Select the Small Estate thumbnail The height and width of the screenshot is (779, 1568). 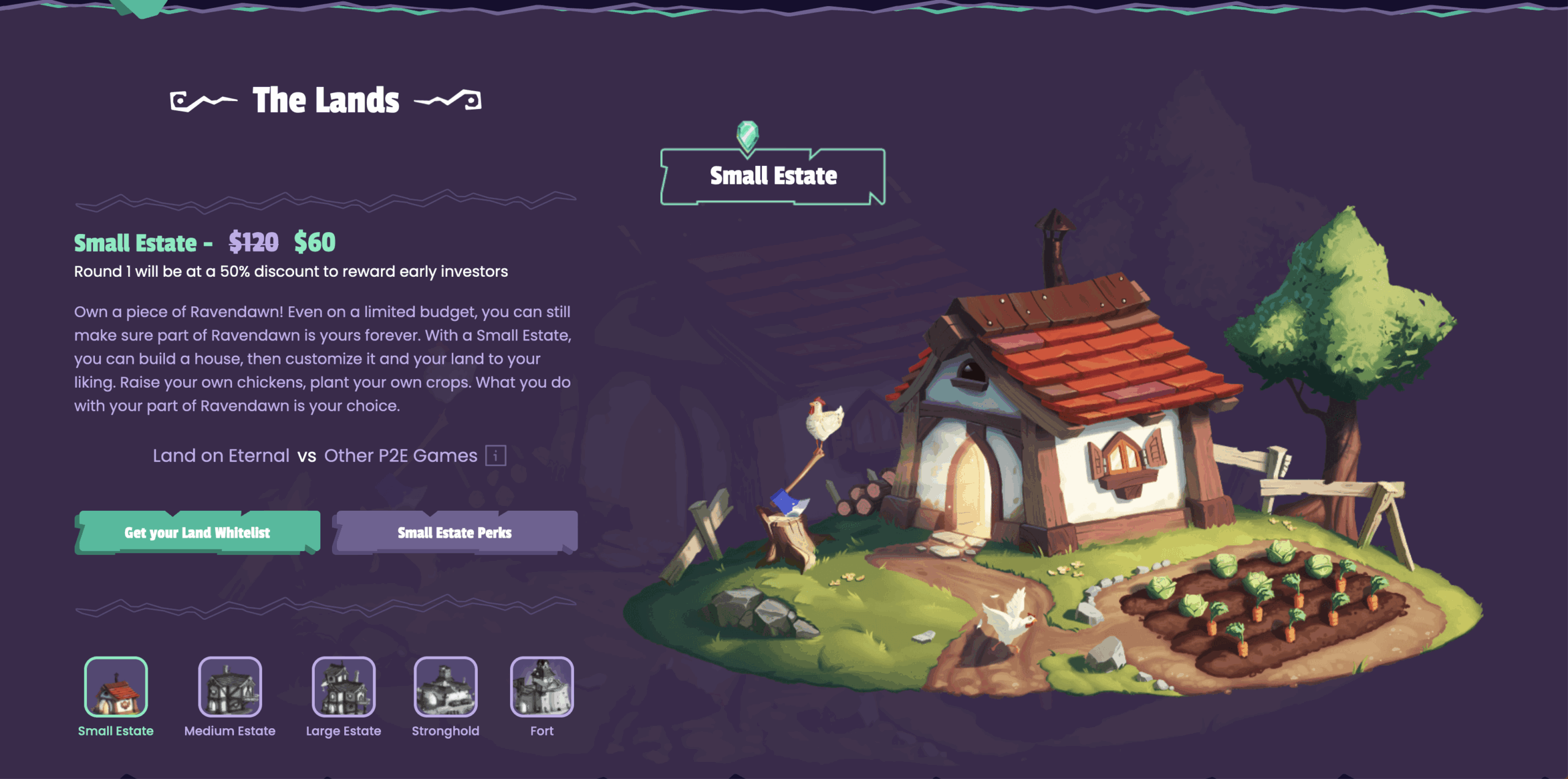click(x=116, y=687)
